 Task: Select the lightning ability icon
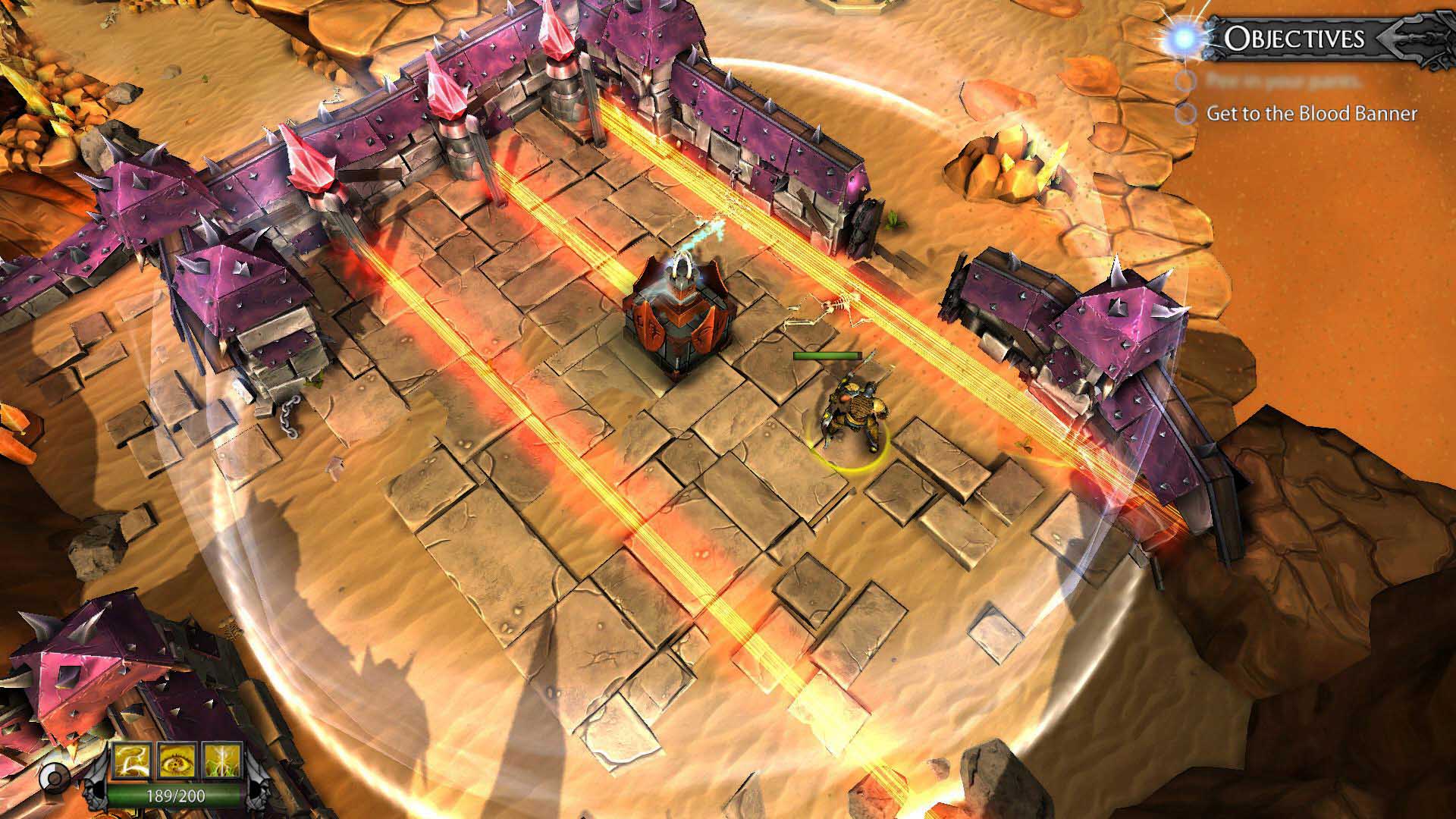[133, 761]
